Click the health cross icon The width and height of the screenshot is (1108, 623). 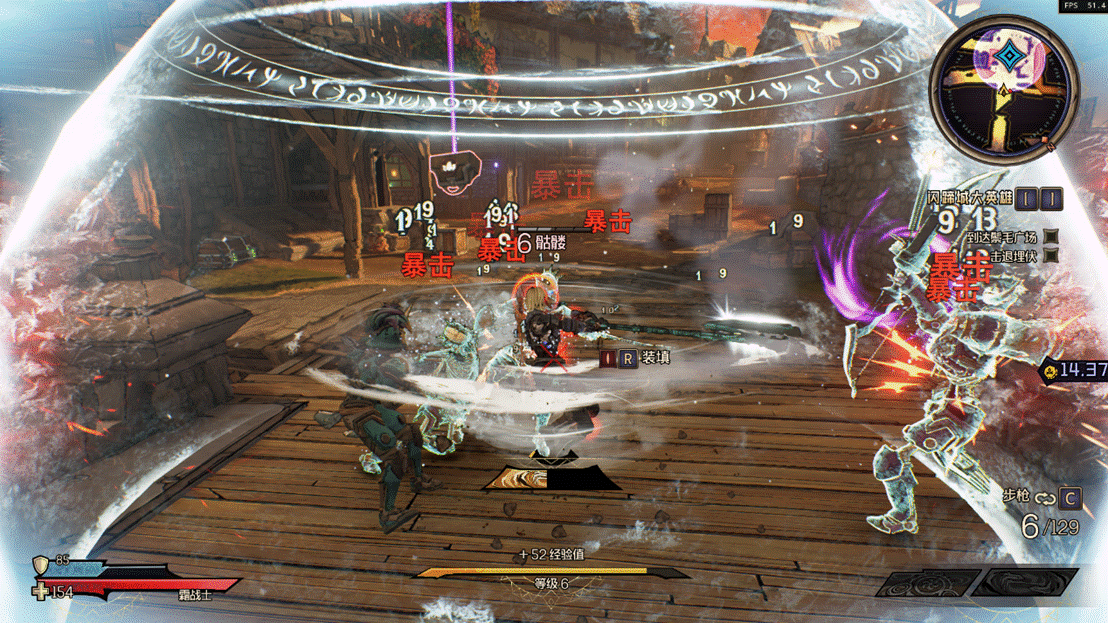(x=41, y=592)
